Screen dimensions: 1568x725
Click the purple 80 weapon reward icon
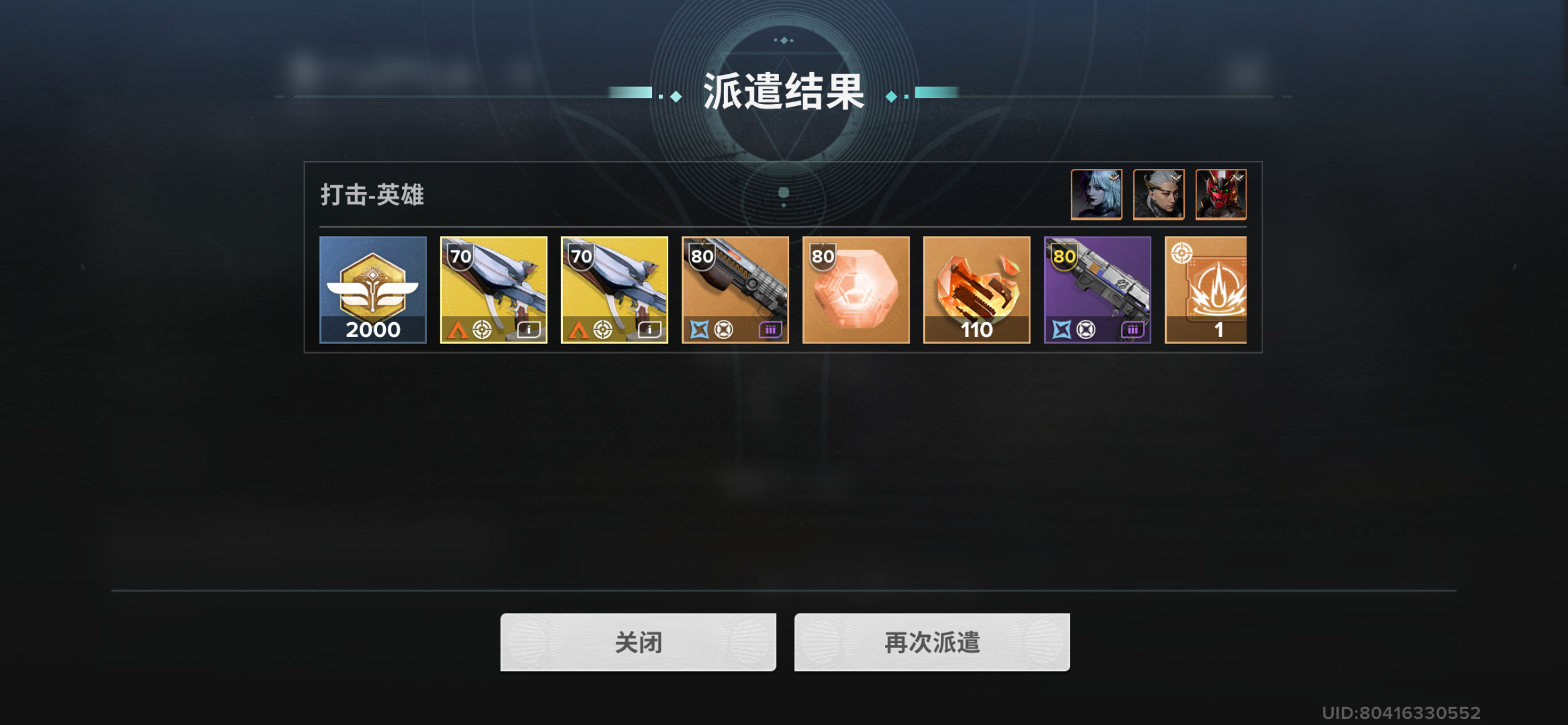point(1097,289)
